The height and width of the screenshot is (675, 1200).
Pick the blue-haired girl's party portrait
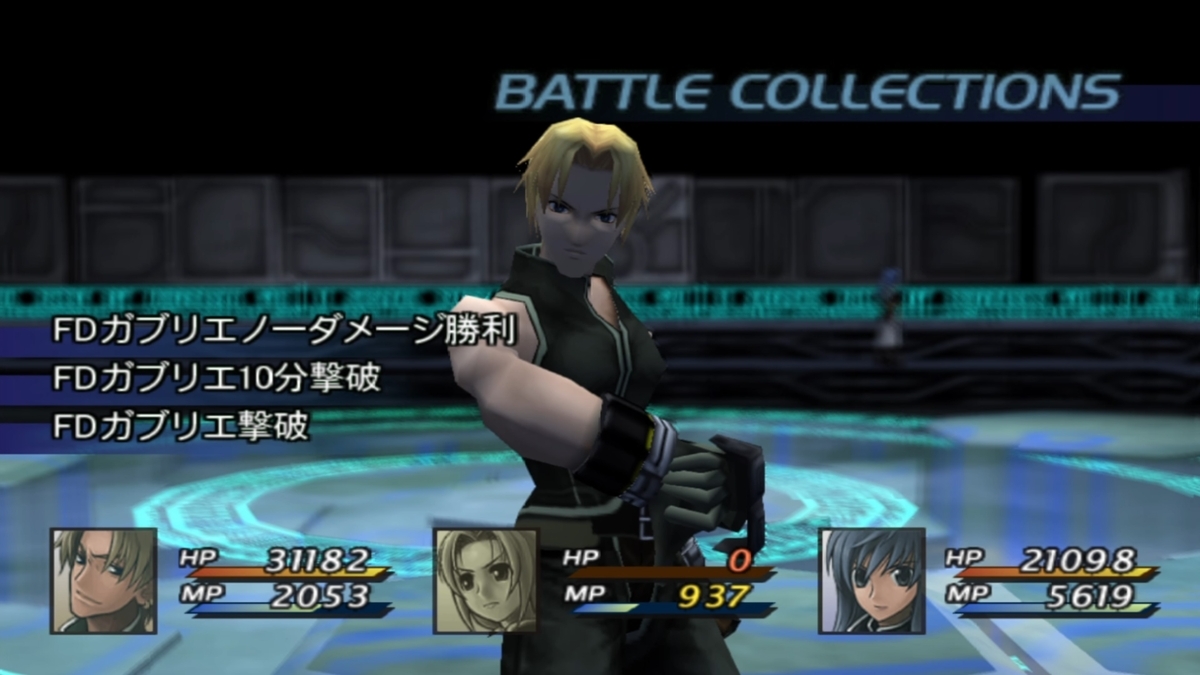tap(871, 581)
